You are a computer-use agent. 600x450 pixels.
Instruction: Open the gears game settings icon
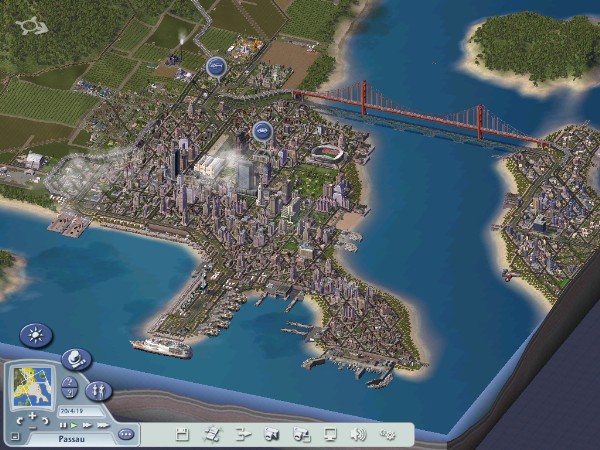[388, 434]
